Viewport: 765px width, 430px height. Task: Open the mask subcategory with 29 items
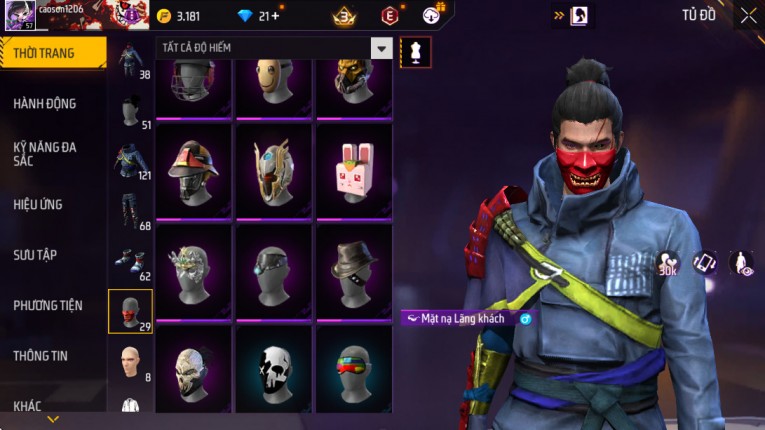point(130,311)
